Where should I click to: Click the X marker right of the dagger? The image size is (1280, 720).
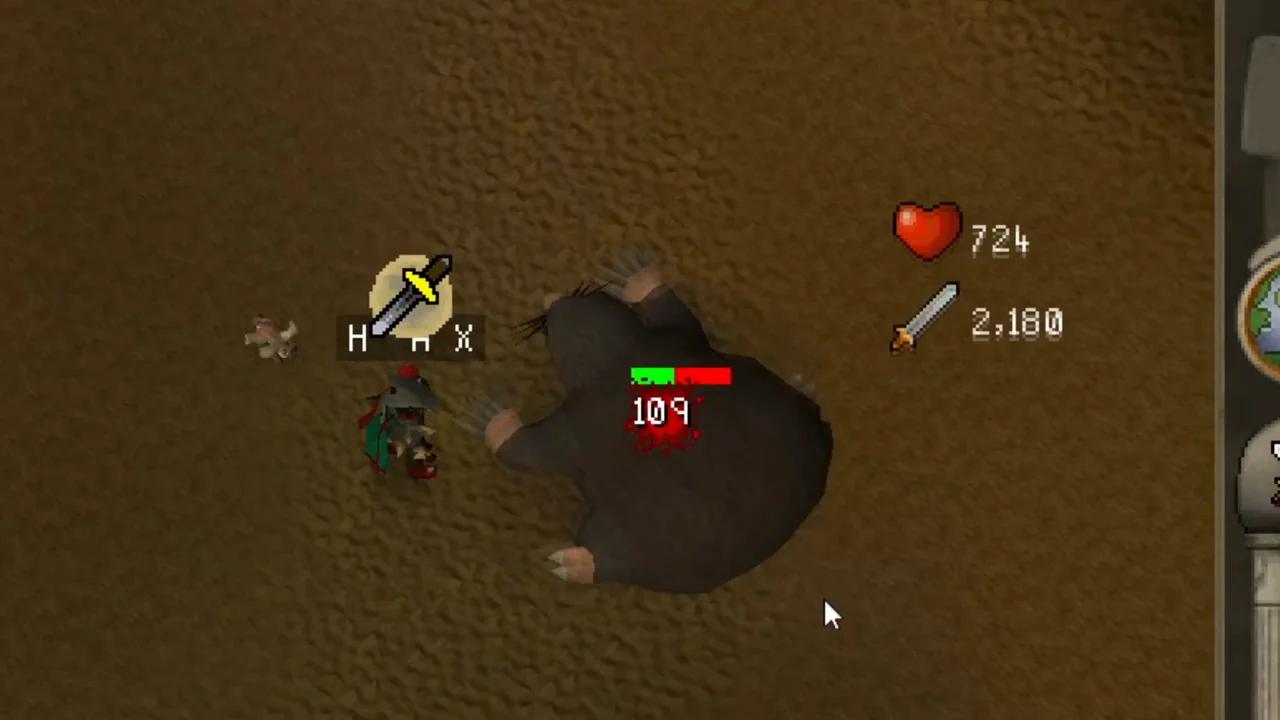(x=464, y=340)
